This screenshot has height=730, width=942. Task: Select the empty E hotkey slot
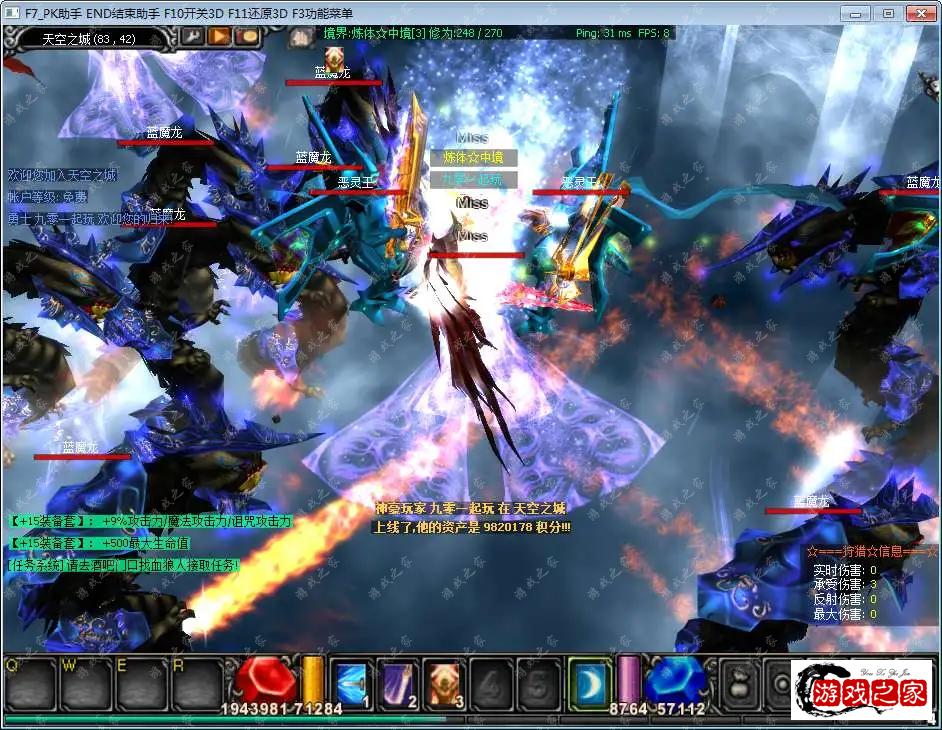140,683
